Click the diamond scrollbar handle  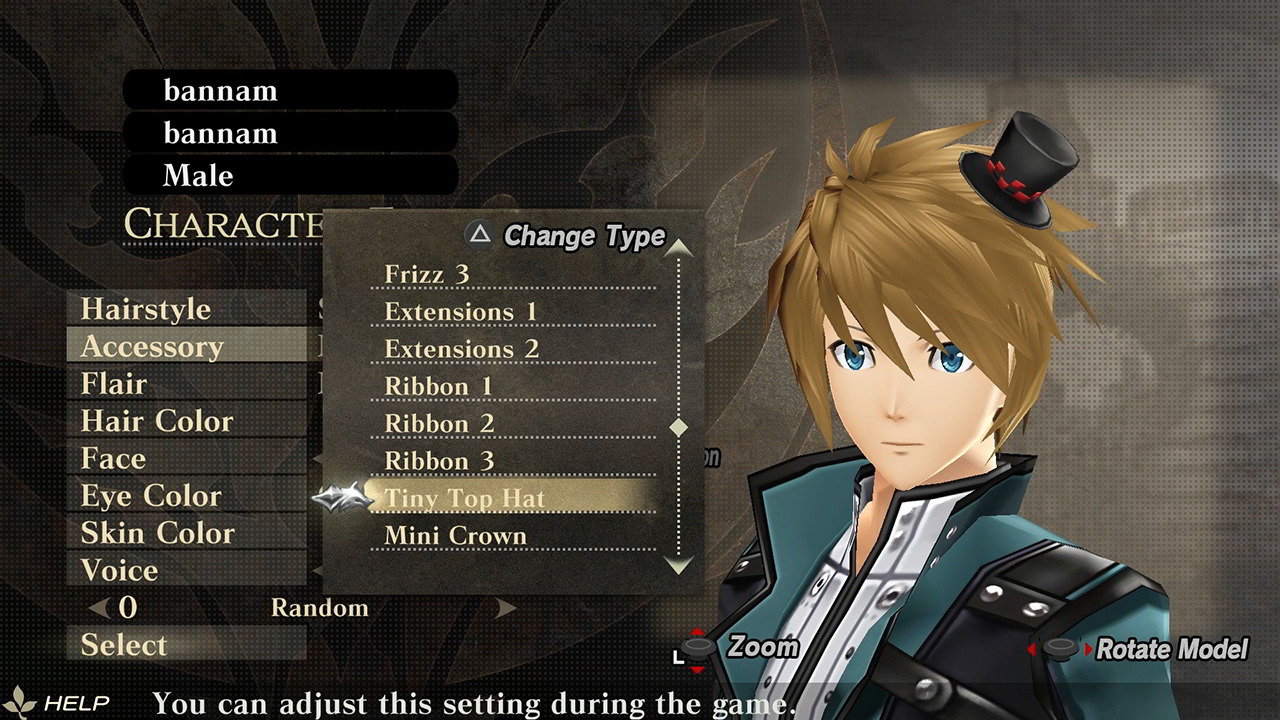click(x=679, y=425)
